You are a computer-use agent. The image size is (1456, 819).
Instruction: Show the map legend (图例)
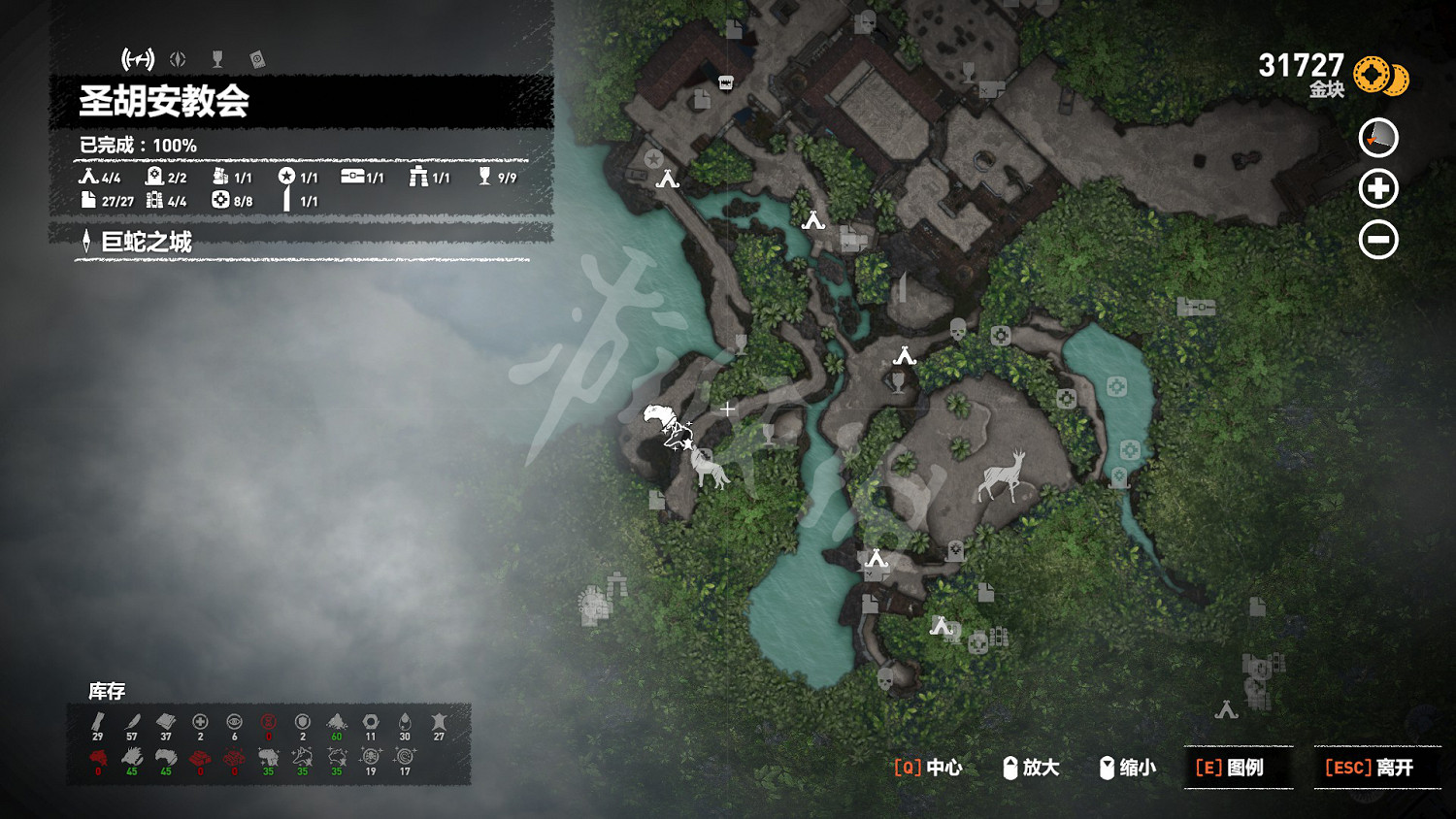tap(1239, 768)
